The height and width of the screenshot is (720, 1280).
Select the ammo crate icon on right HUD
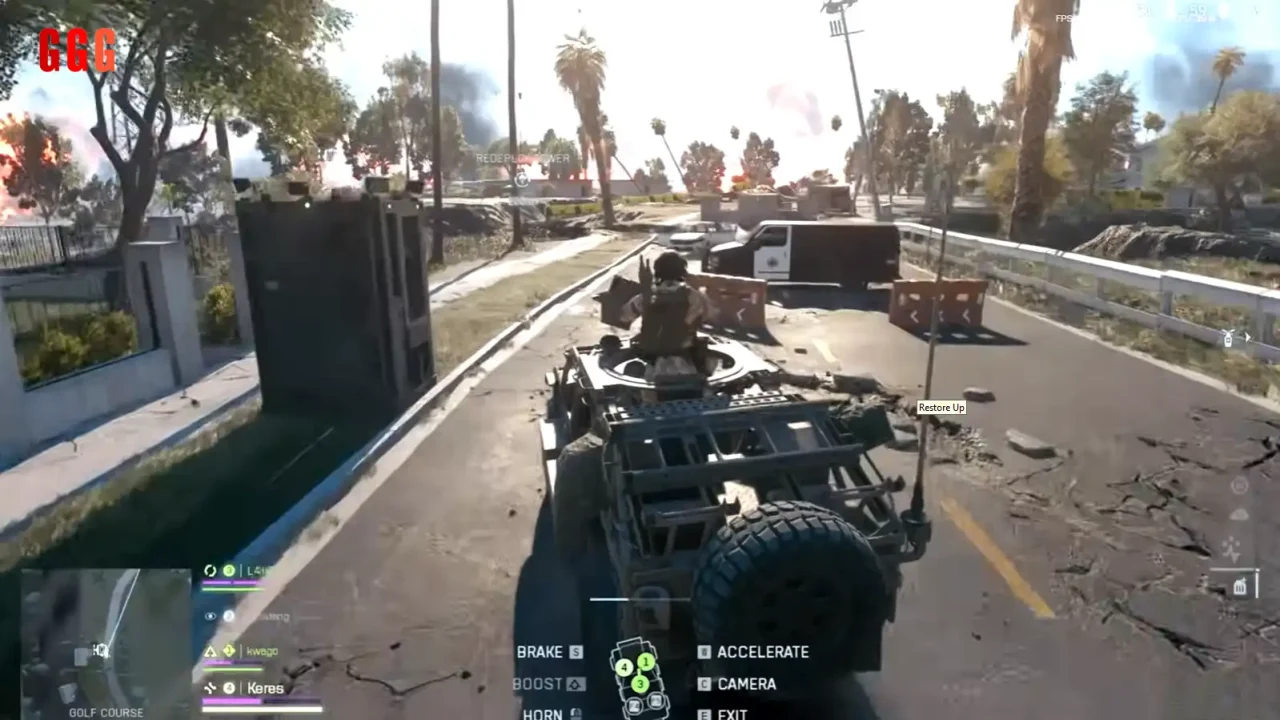click(1240, 586)
